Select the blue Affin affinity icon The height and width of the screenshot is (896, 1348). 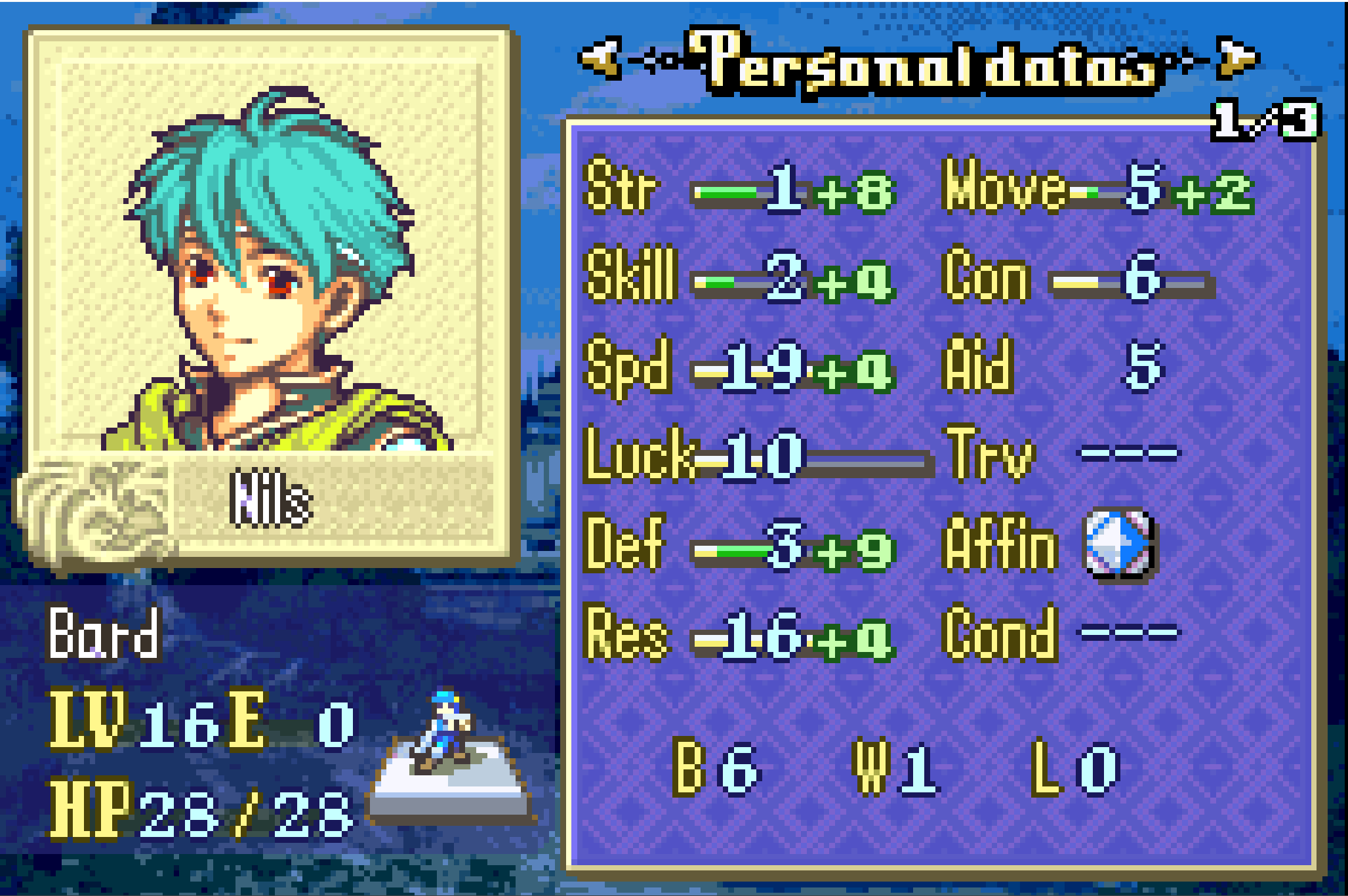point(1118,543)
